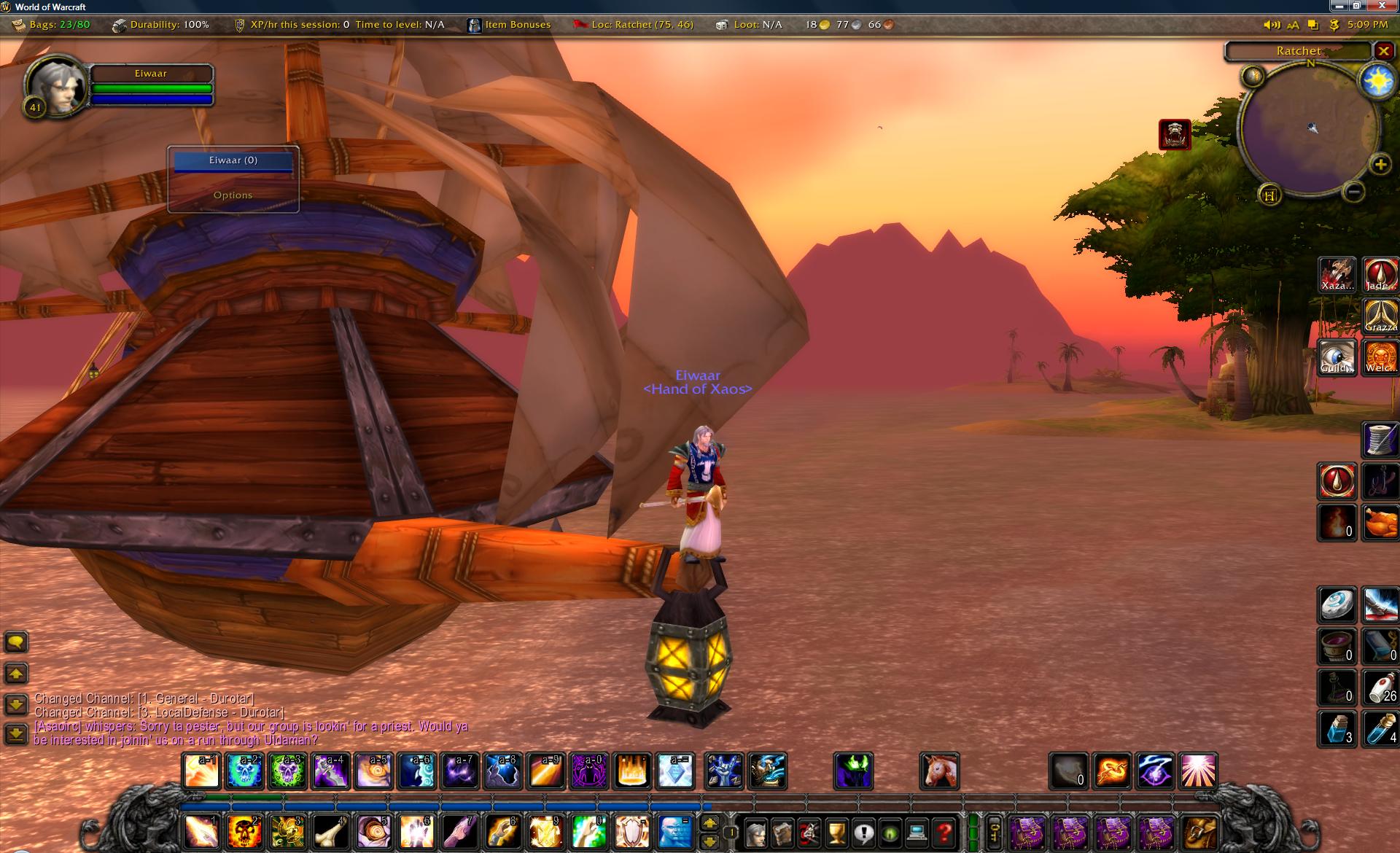This screenshot has height=853, width=1400.
Task: Open the red question mark help button
Action: (x=945, y=832)
